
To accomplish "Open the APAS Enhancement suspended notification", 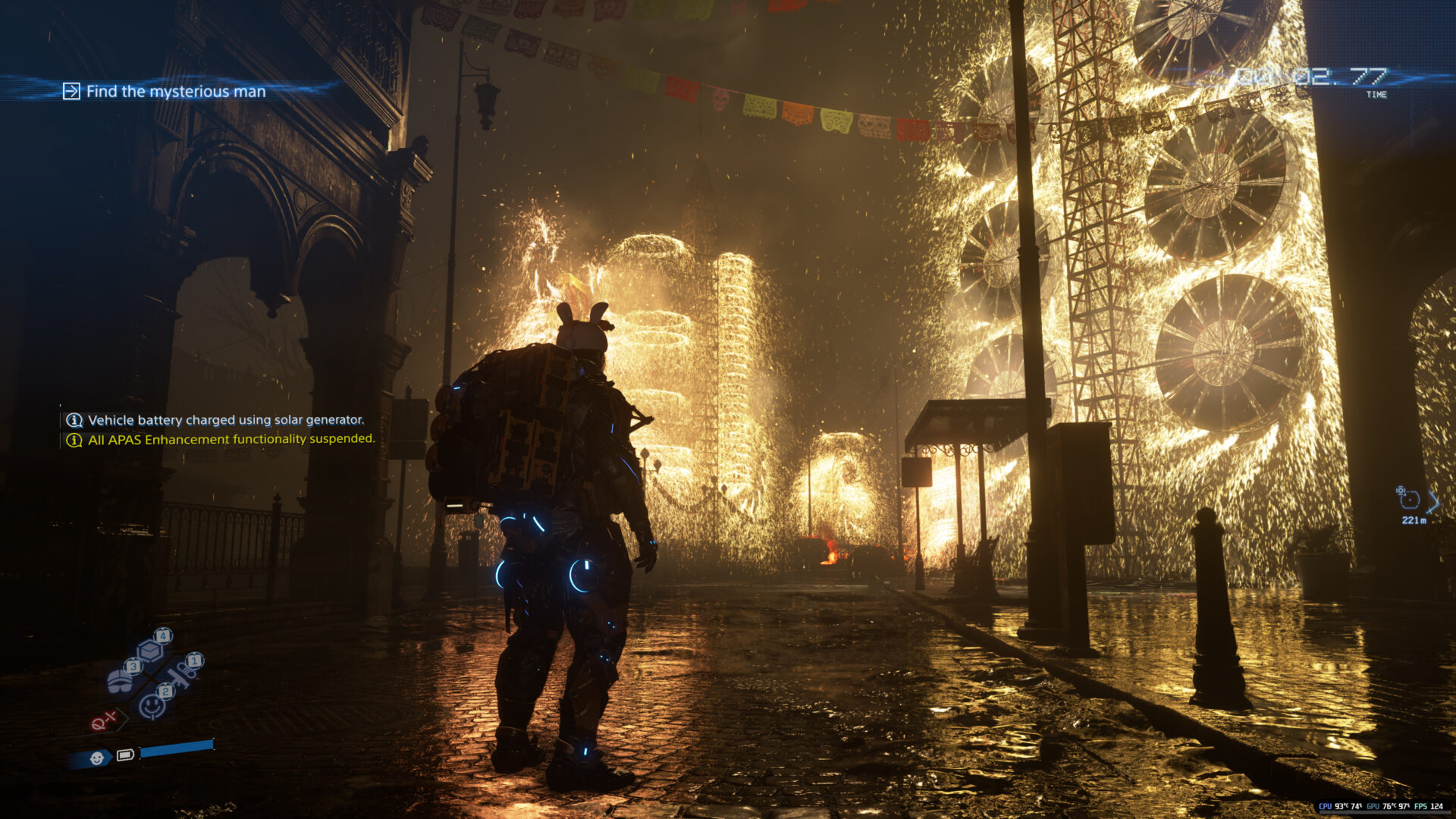I will tap(231, 439).
